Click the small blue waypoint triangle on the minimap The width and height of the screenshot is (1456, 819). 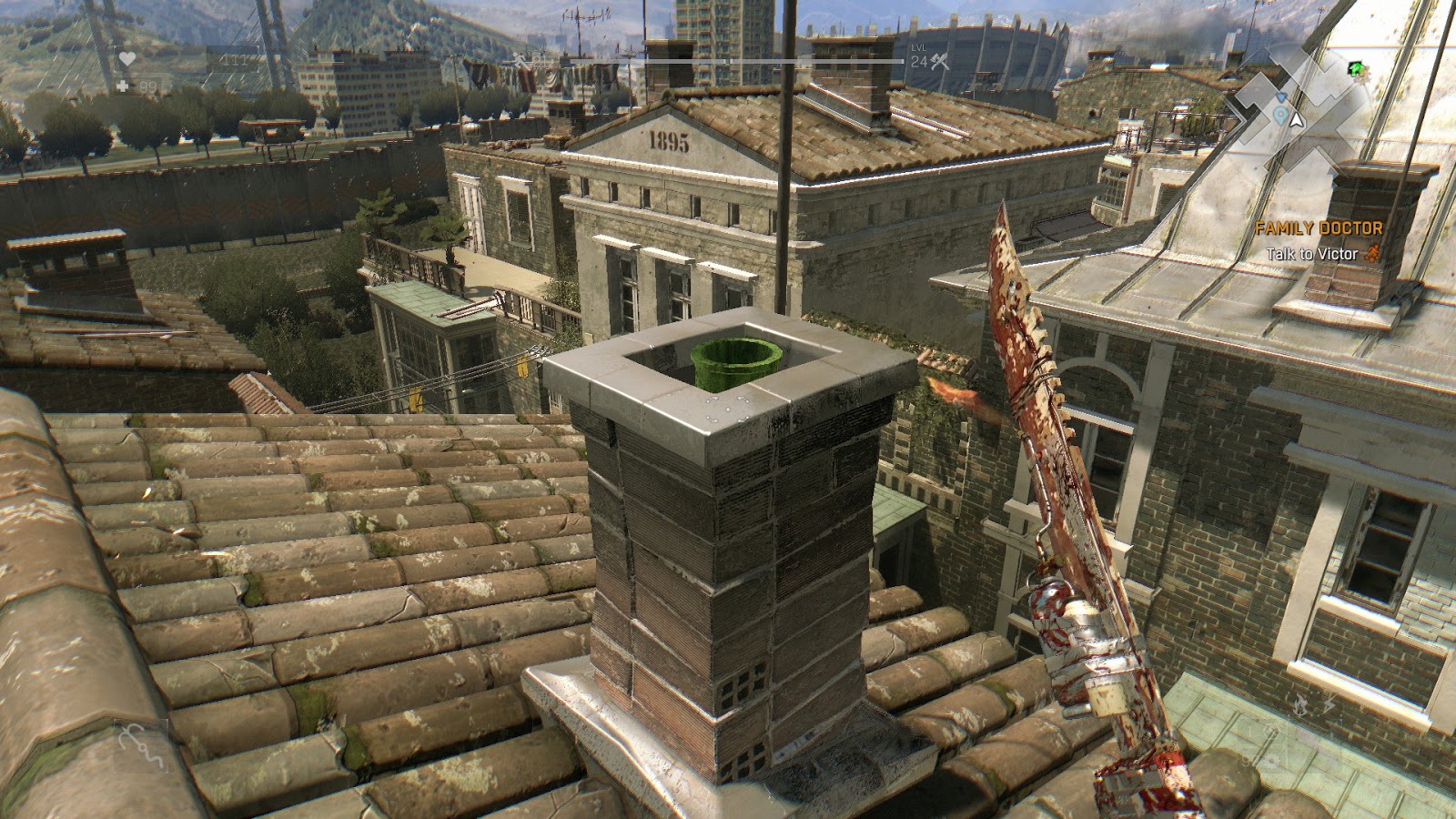[x=1281, y=97]
